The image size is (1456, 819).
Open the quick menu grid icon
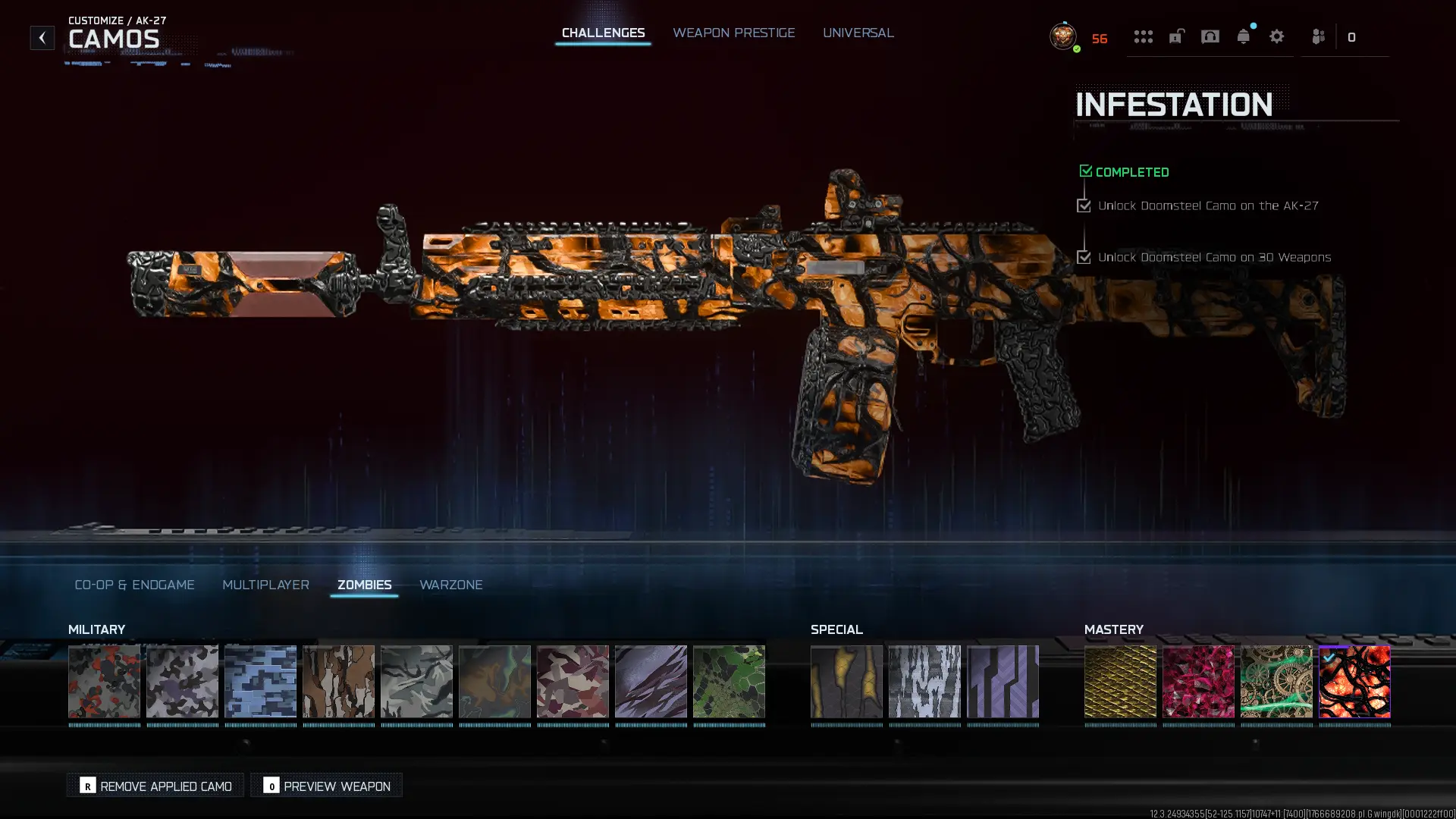point(1144,37)
